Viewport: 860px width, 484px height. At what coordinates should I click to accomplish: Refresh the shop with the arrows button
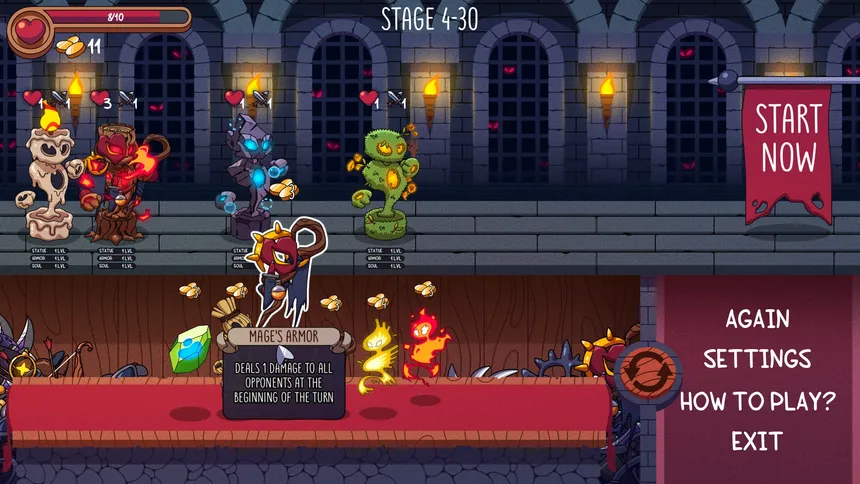click(641, 371)
